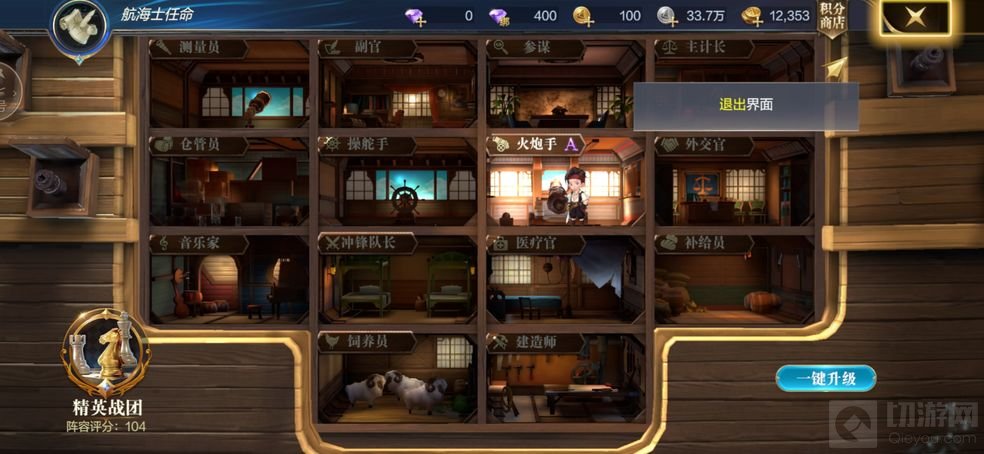Image resolution: width=984 pixels, height=454 pixels.
Task: Close the navigator appointment screen with X
Action: 912,18
